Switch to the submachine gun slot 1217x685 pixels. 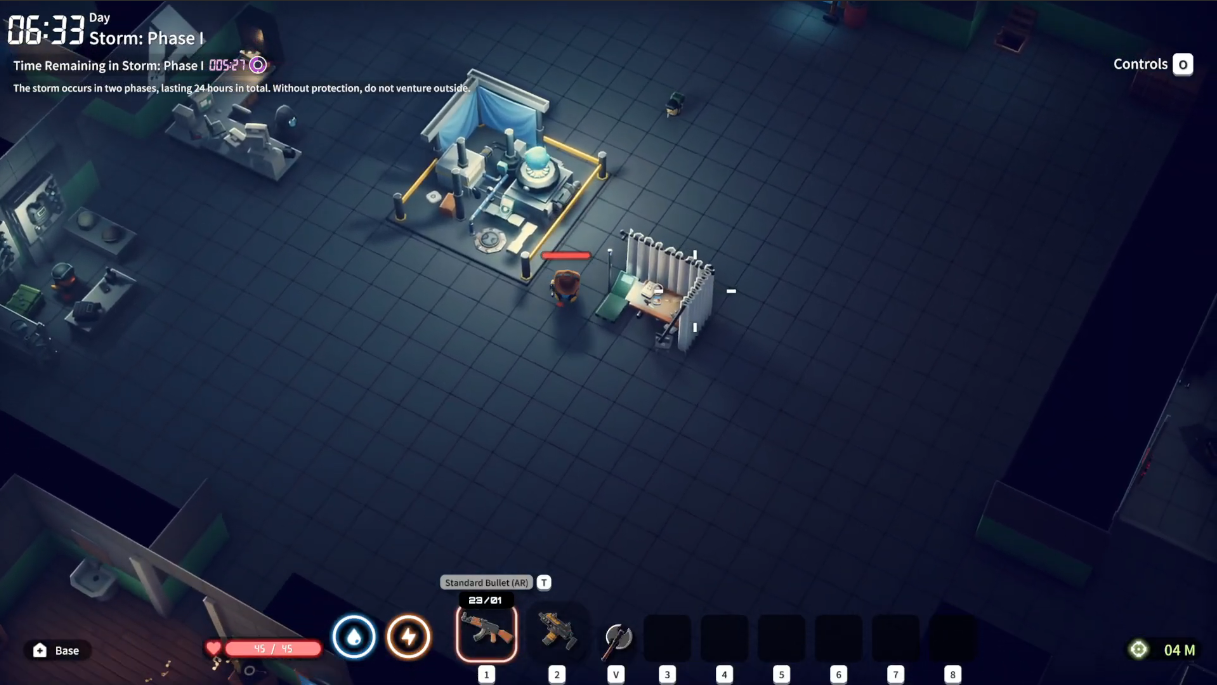click(557, 632)
